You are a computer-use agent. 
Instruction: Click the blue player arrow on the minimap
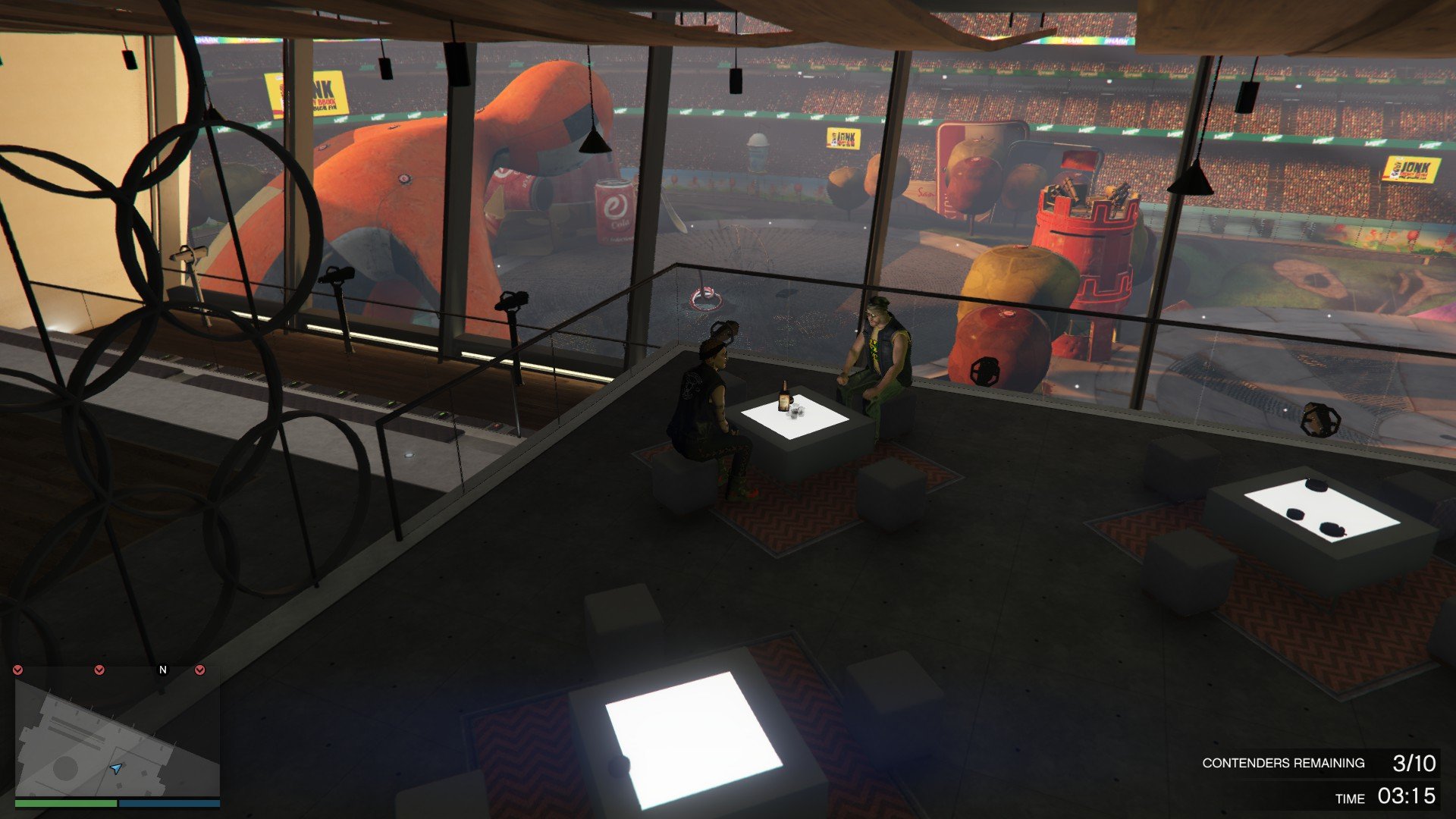pos(115,769)
